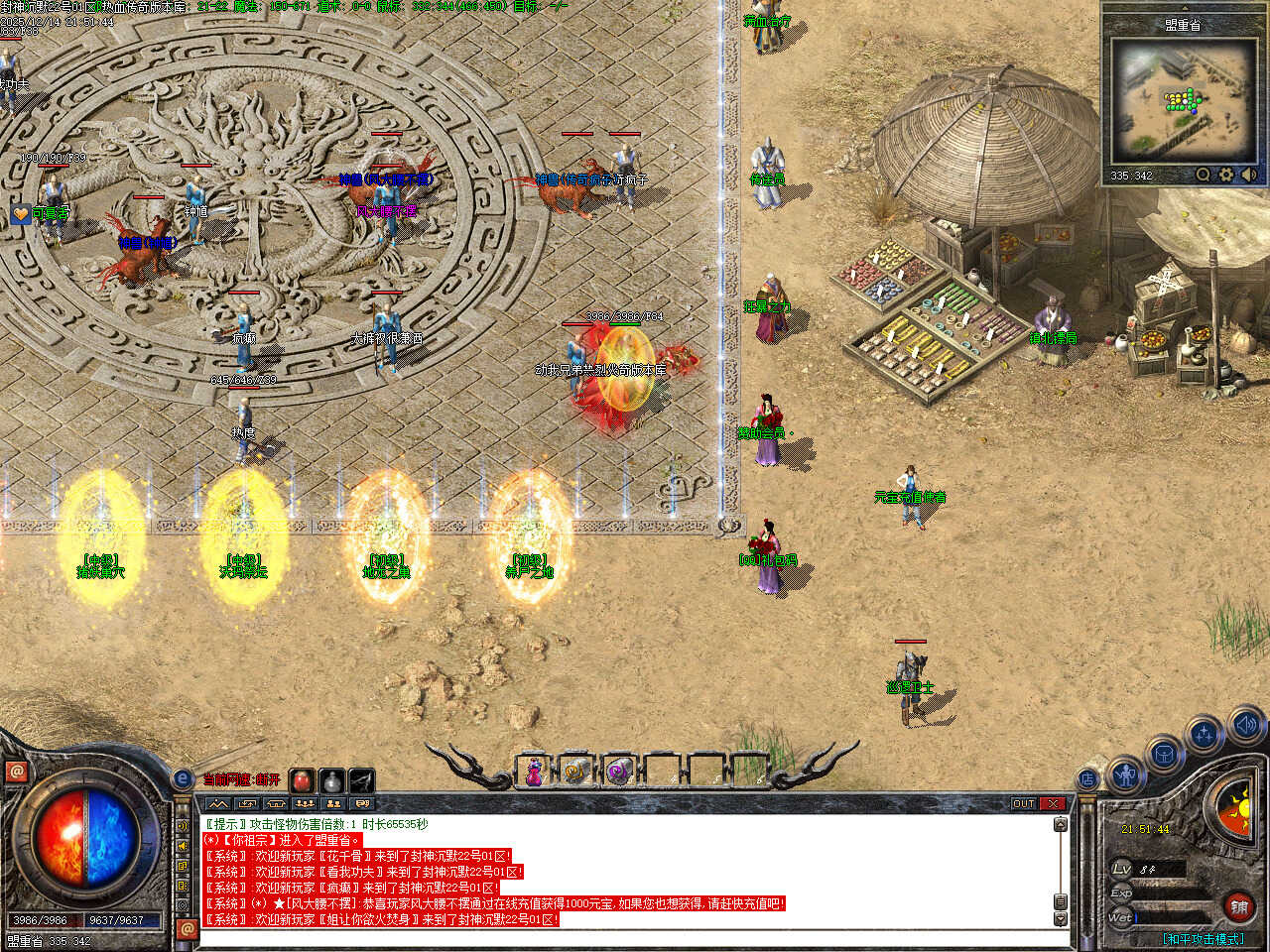This screenshot has height=952, width=1270.
Task: Click the chat text input line
Action: (625, 937)
